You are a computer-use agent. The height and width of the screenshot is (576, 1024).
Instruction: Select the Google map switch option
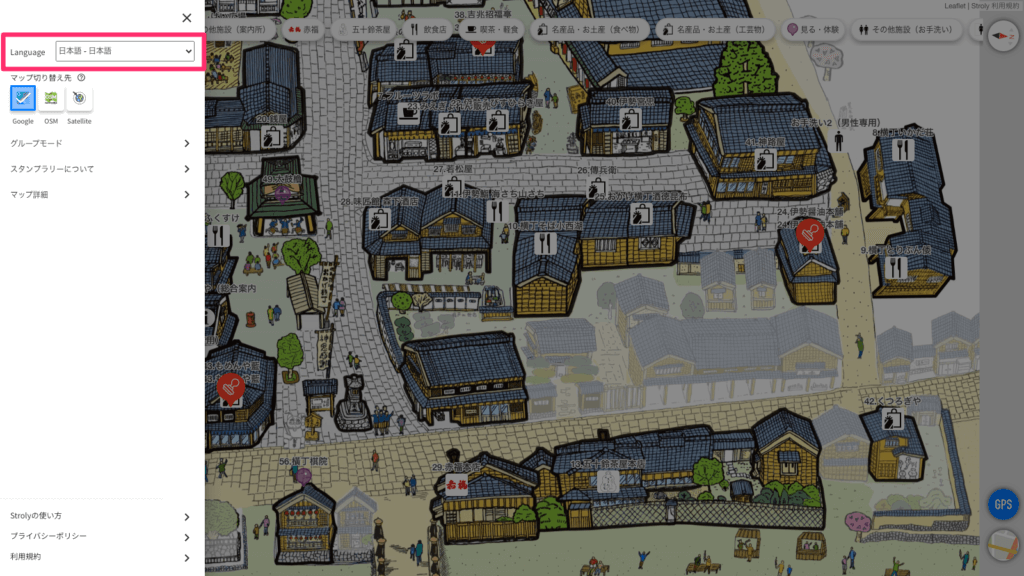click(23, 98)
